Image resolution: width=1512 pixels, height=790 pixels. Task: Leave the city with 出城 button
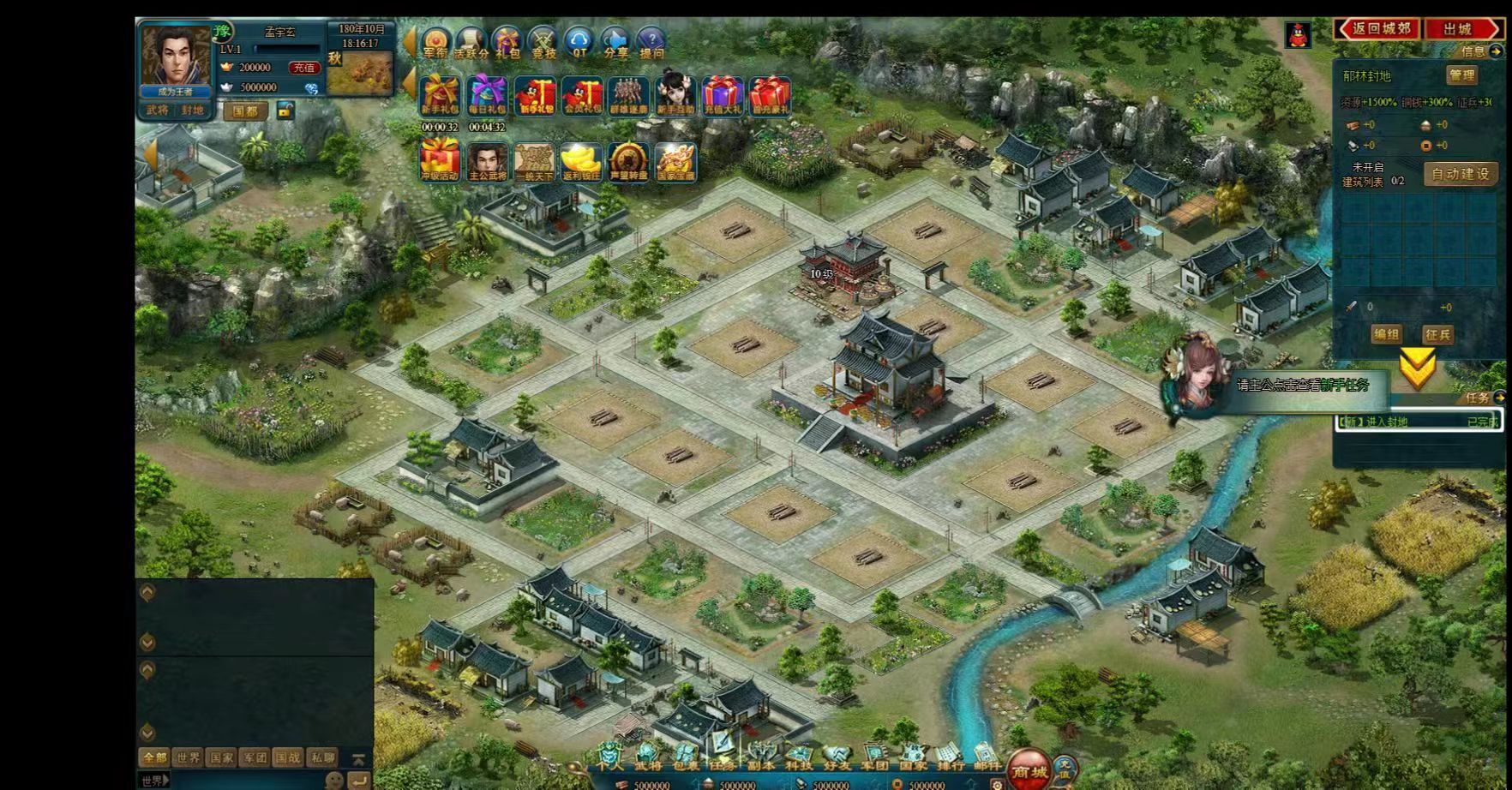1460,29
